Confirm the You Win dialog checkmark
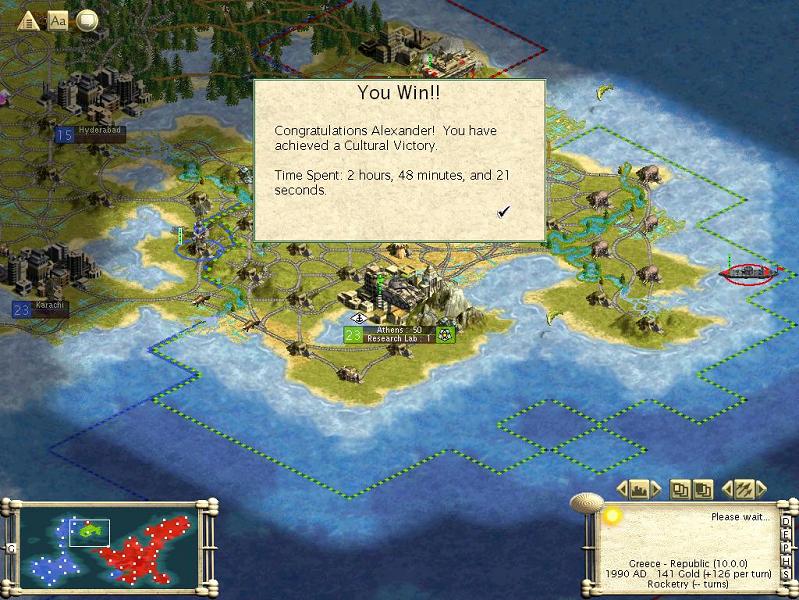Image resolution: width=799 pixels, height=600 pixels. click(x=504, y=211)
